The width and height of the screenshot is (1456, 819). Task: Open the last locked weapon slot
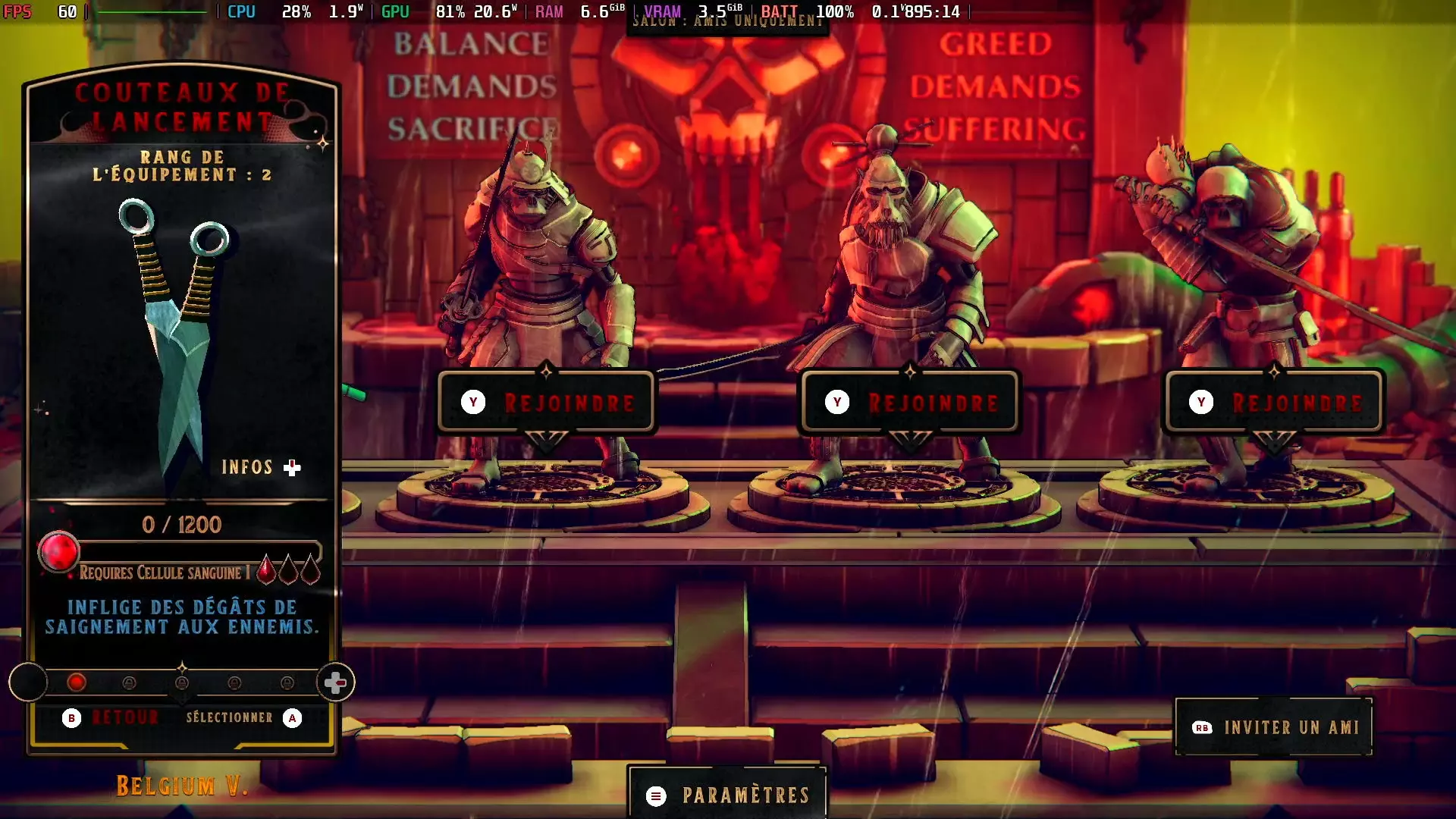pos(286,682)
